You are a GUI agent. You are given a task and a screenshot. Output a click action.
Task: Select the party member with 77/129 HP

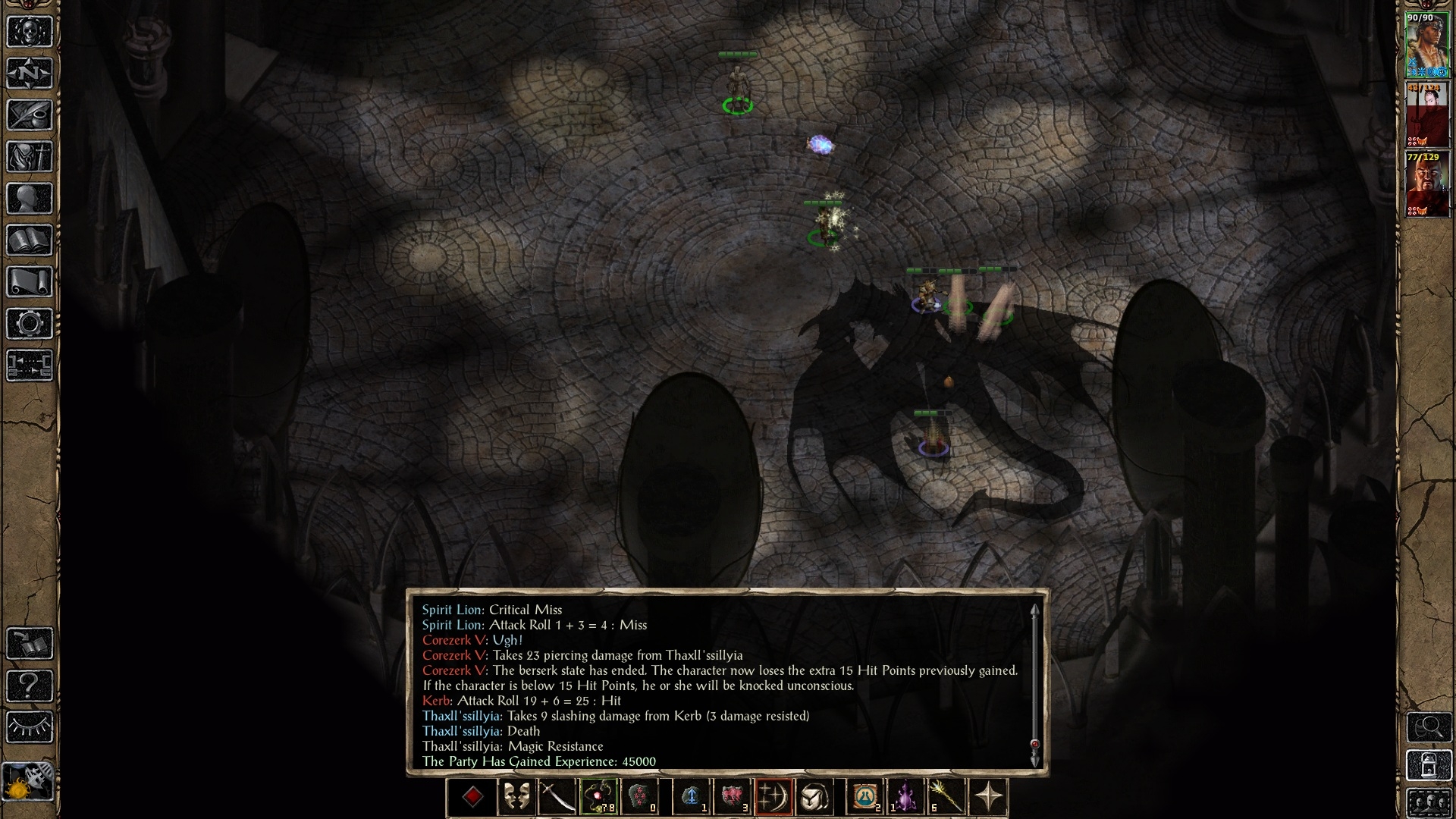[1427, 184]
